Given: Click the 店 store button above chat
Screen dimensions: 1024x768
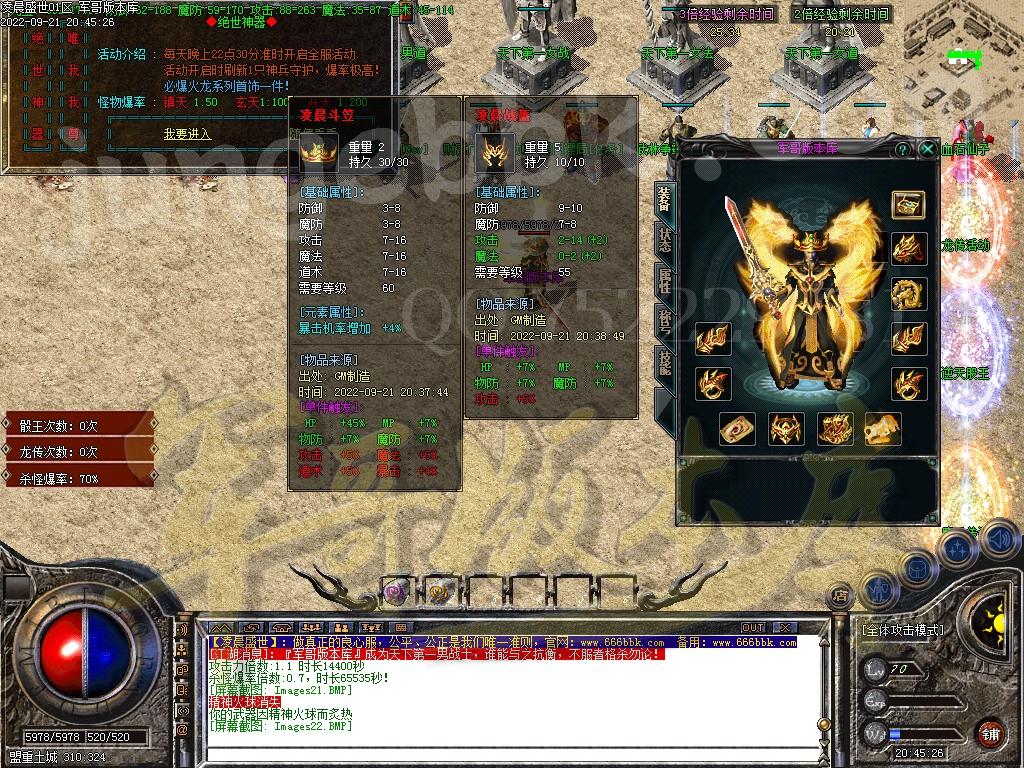Looking at the screenshot, I should tap(841, 596).
